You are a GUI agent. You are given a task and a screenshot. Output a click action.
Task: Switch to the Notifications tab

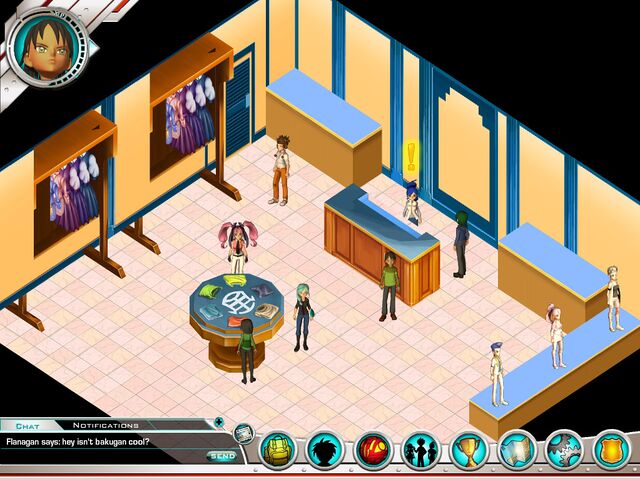[x=106, y=425]
